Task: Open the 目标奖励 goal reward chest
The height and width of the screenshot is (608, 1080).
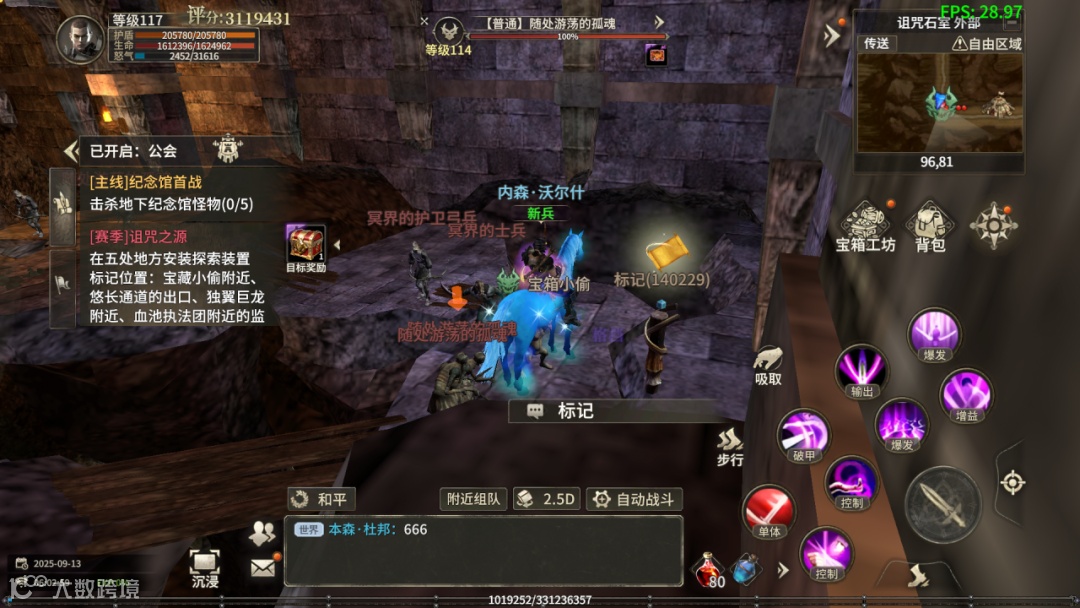Action: 305,248
